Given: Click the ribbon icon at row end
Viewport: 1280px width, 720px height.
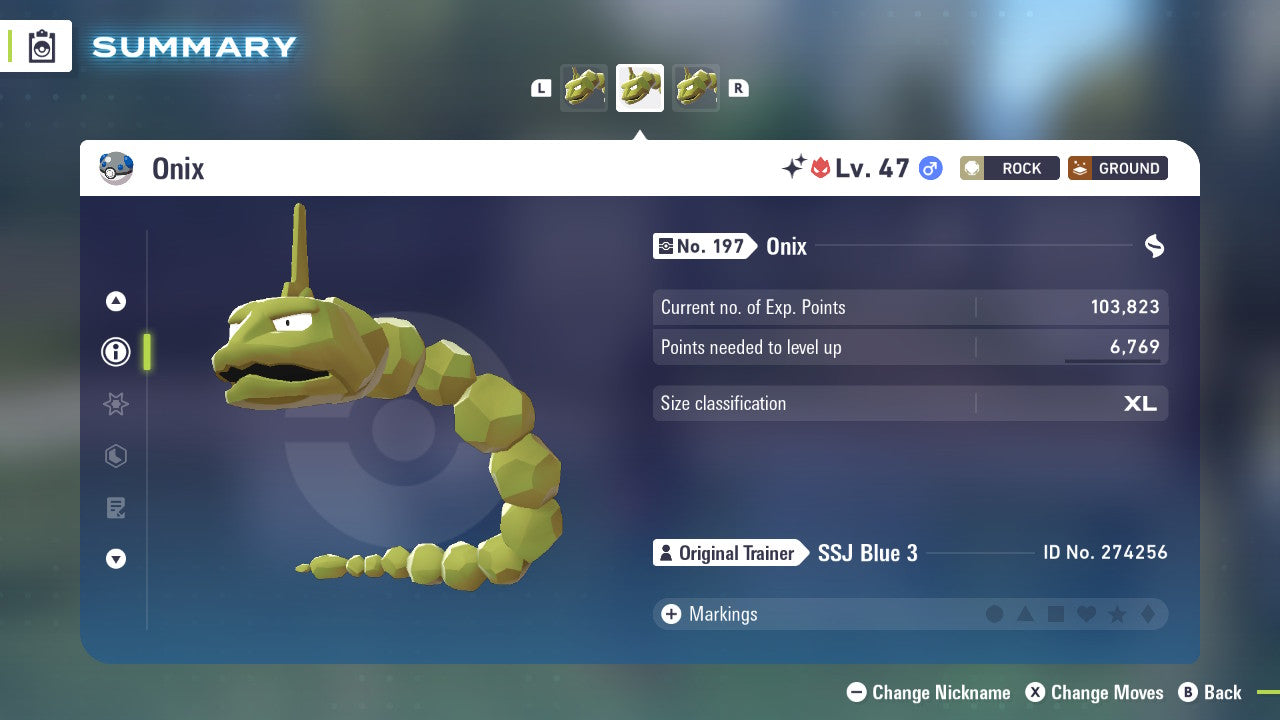Looking at the screenshot, I should coord(1155,246).
